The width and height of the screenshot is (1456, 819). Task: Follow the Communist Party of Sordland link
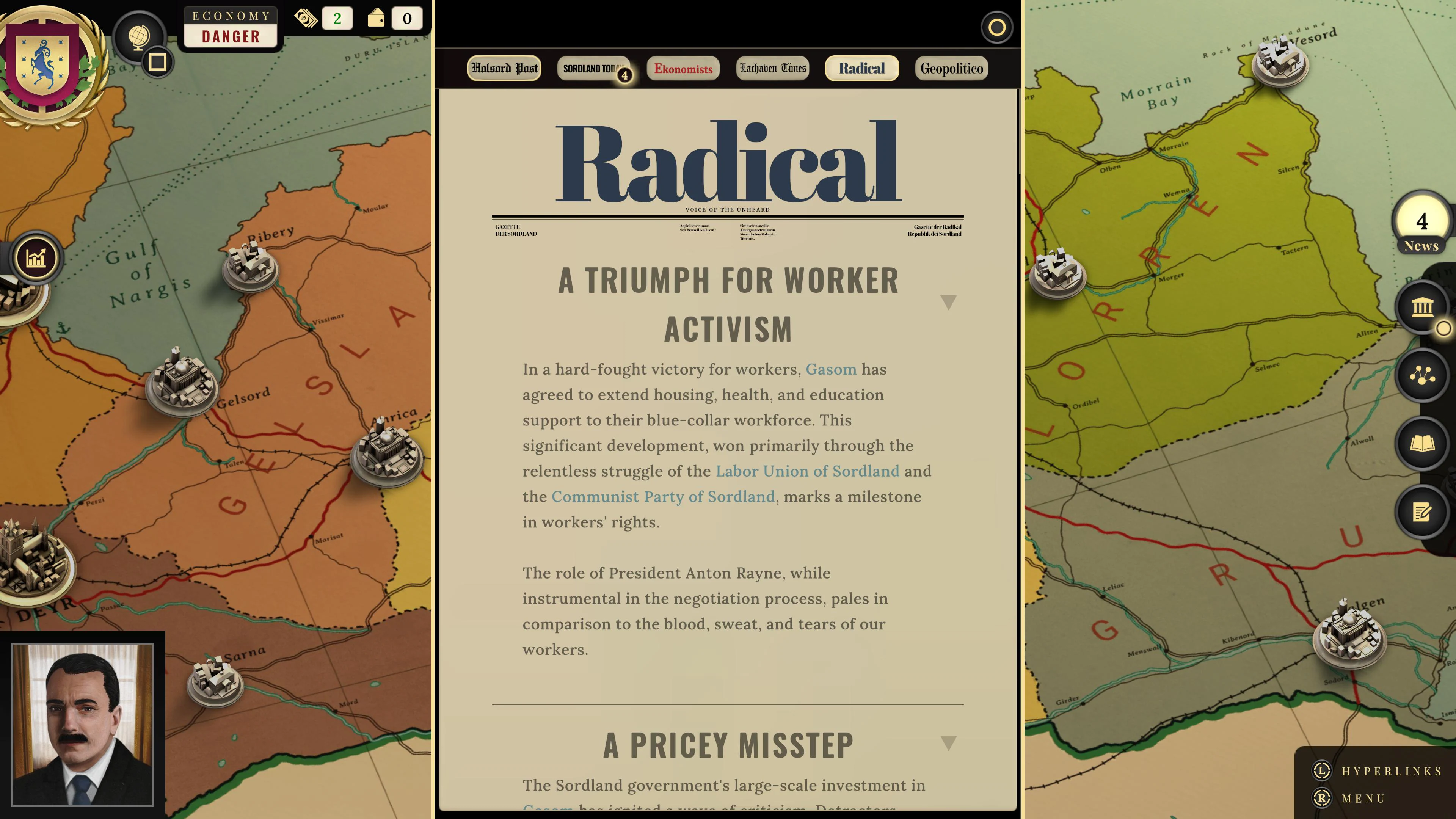point(662,496)
